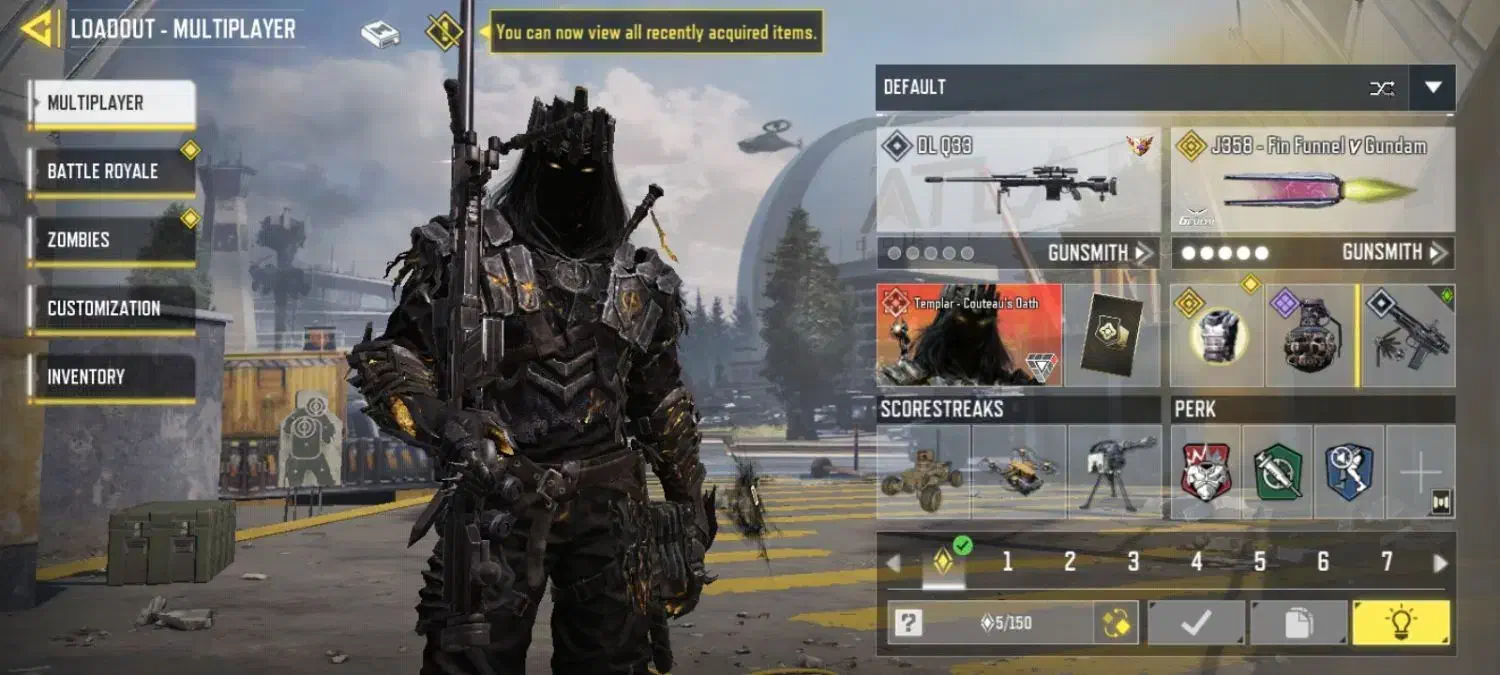Select the DL Q33 primary weapon slot
1500x675 pixels.
pyautogui.click(x=1018, y=180)
